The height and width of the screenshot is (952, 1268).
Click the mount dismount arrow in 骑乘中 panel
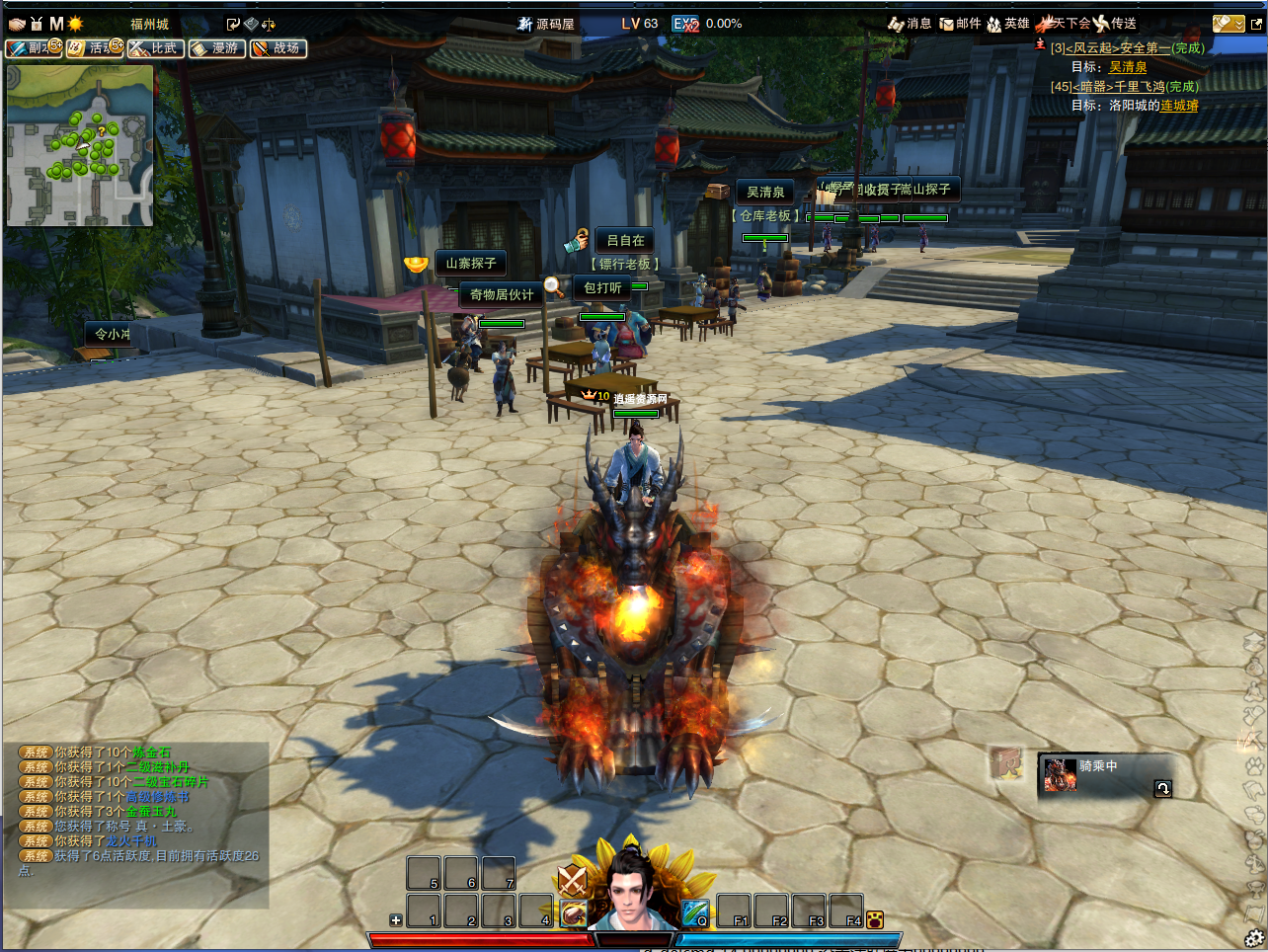1162,788
